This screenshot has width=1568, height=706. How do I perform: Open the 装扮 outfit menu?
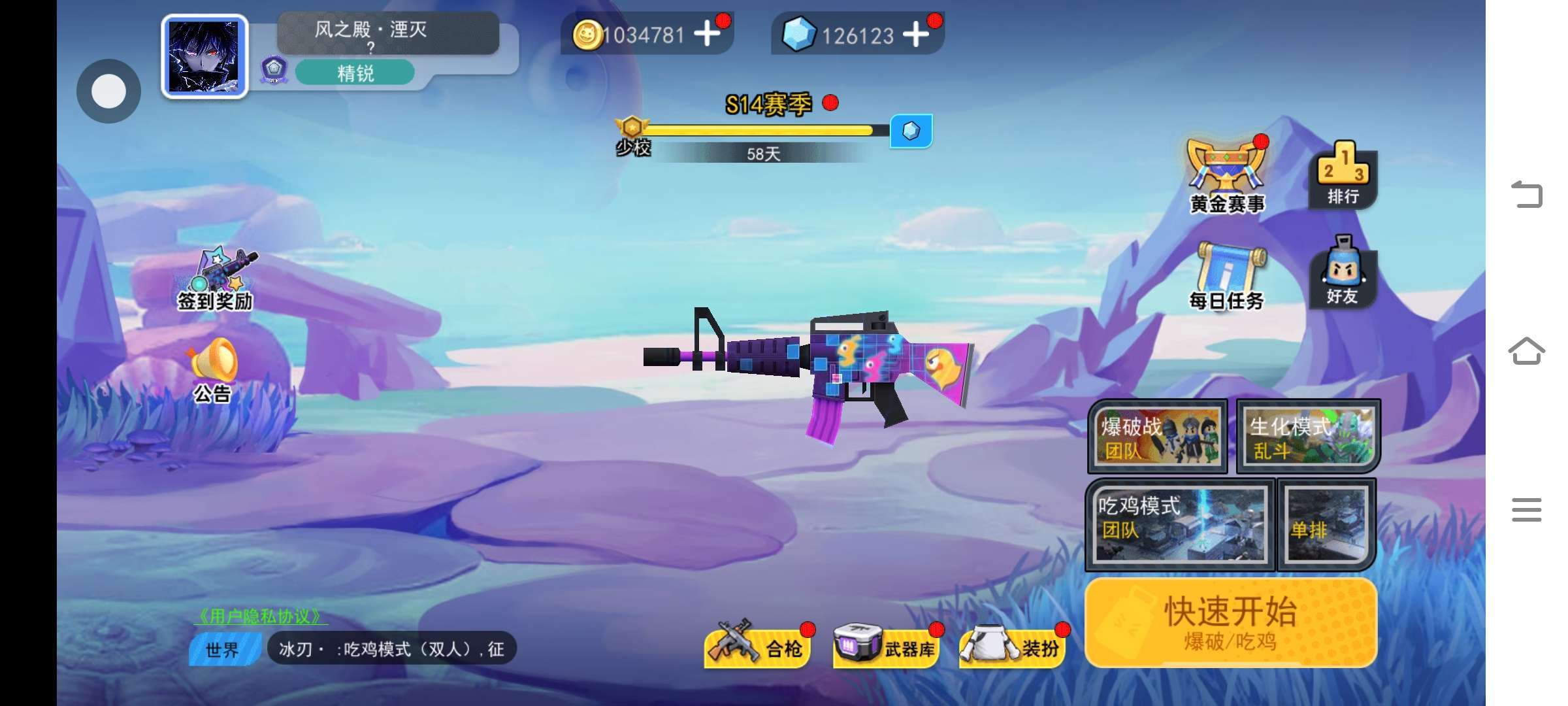[1011, 646]
